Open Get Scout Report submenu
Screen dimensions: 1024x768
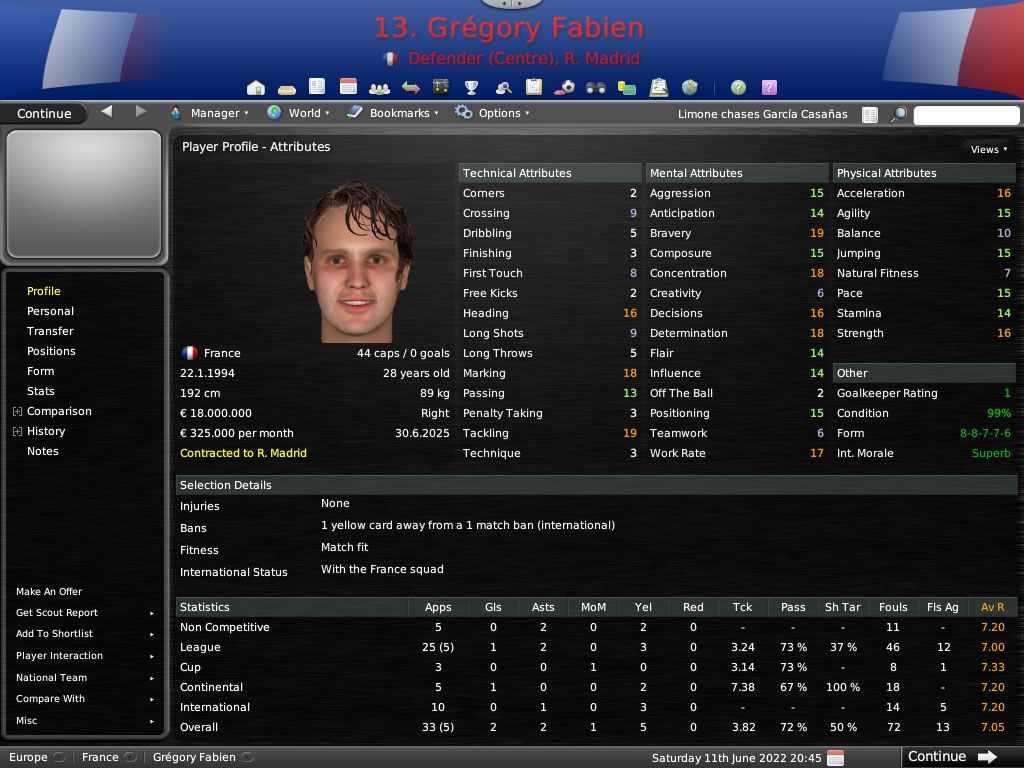pos(57,613)
